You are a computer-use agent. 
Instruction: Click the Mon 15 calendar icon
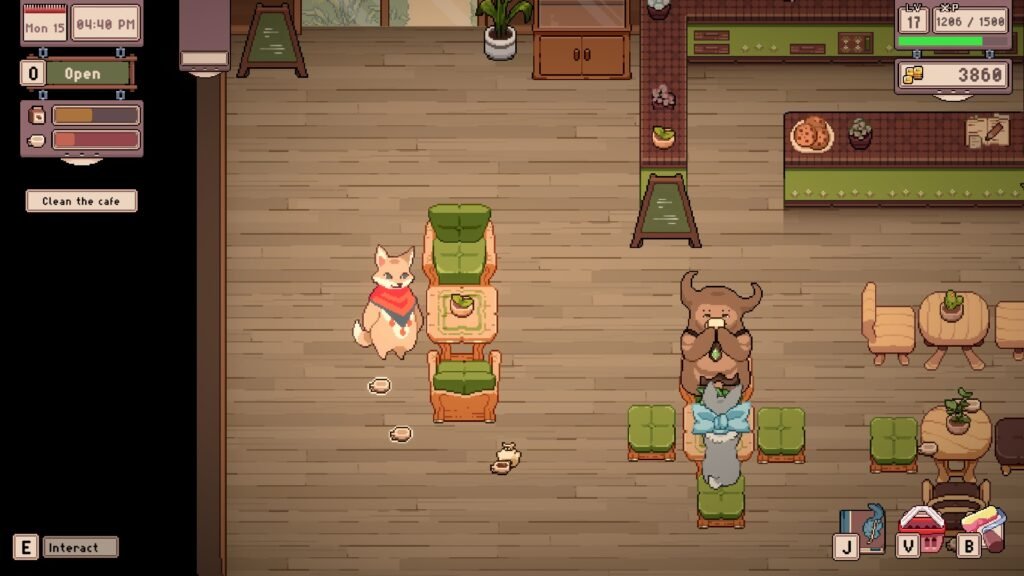coord(44,24)
